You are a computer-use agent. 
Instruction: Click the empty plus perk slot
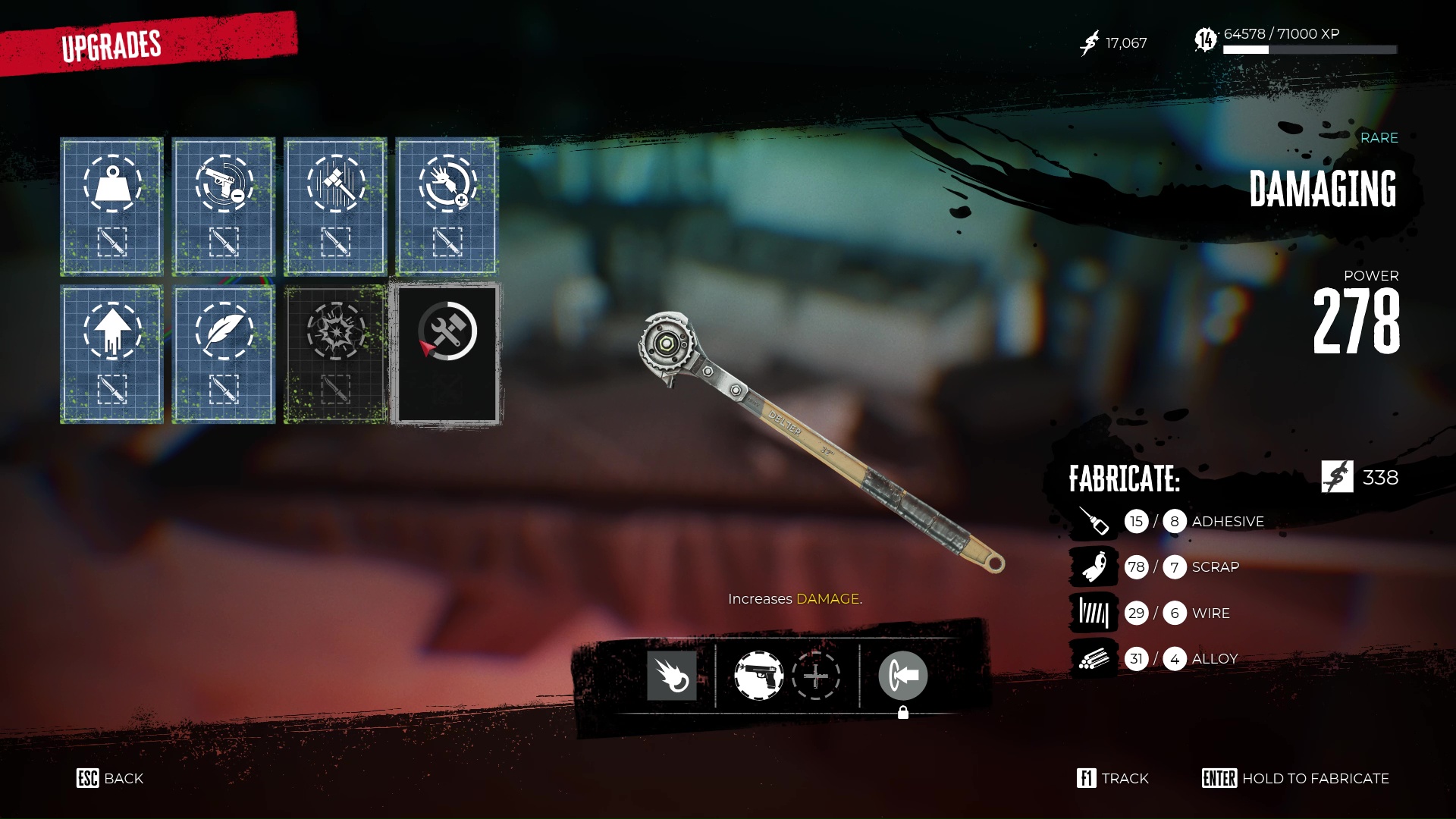[x=816, y=676]
